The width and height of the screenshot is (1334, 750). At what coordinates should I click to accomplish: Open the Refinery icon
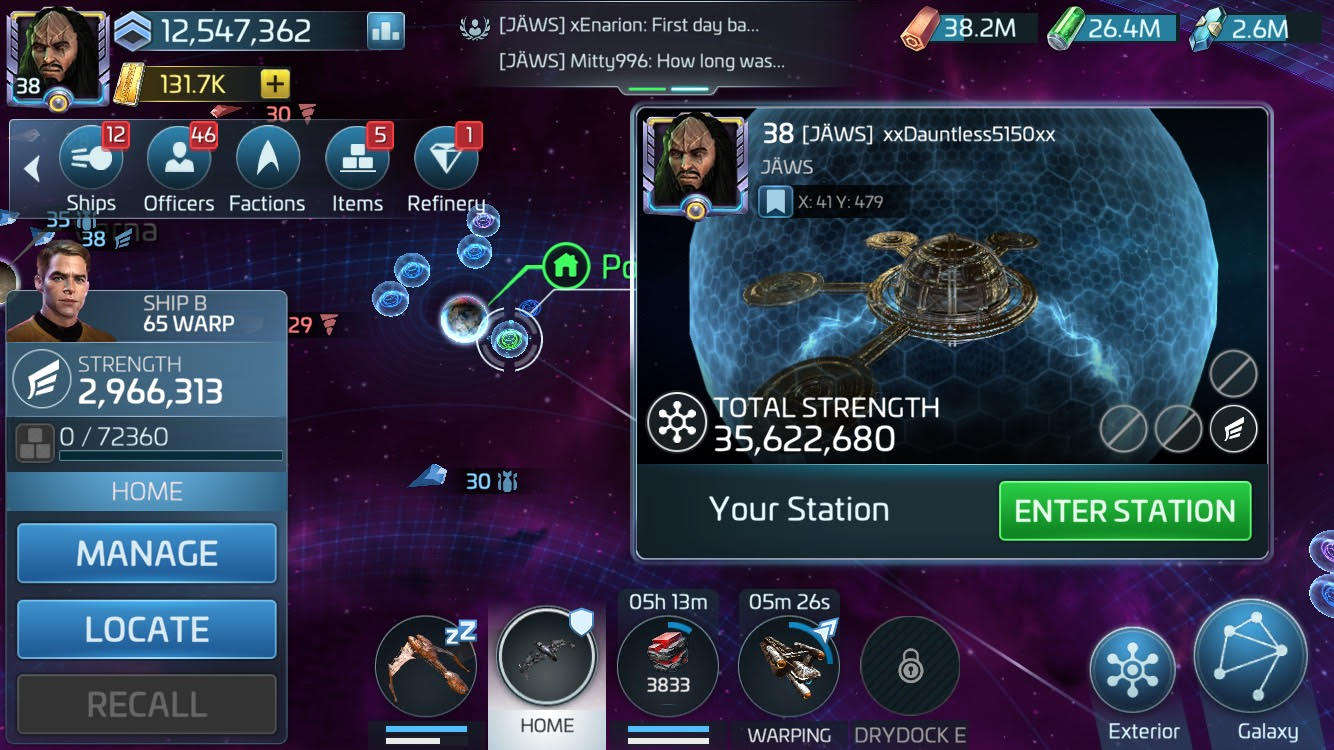pyautogui.click(x=445, y=158)
